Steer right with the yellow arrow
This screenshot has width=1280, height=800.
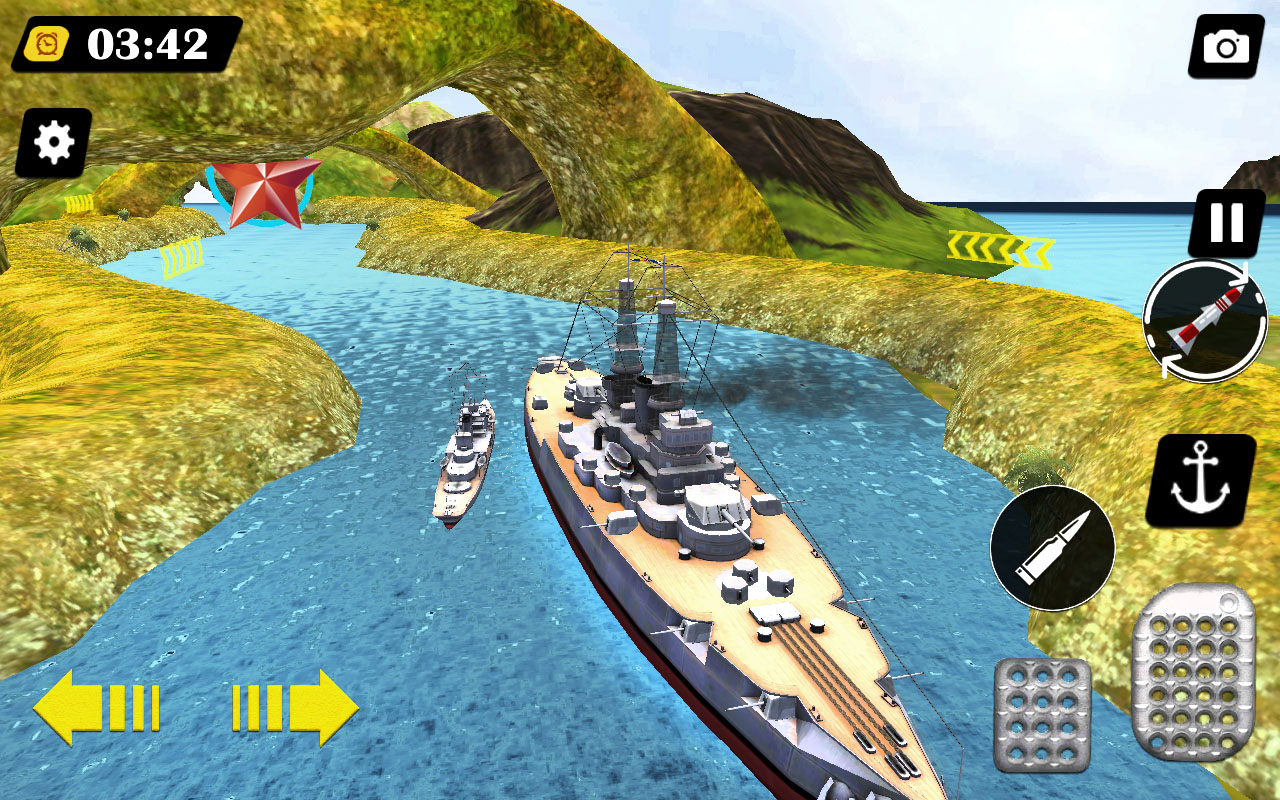click(295, 708)
